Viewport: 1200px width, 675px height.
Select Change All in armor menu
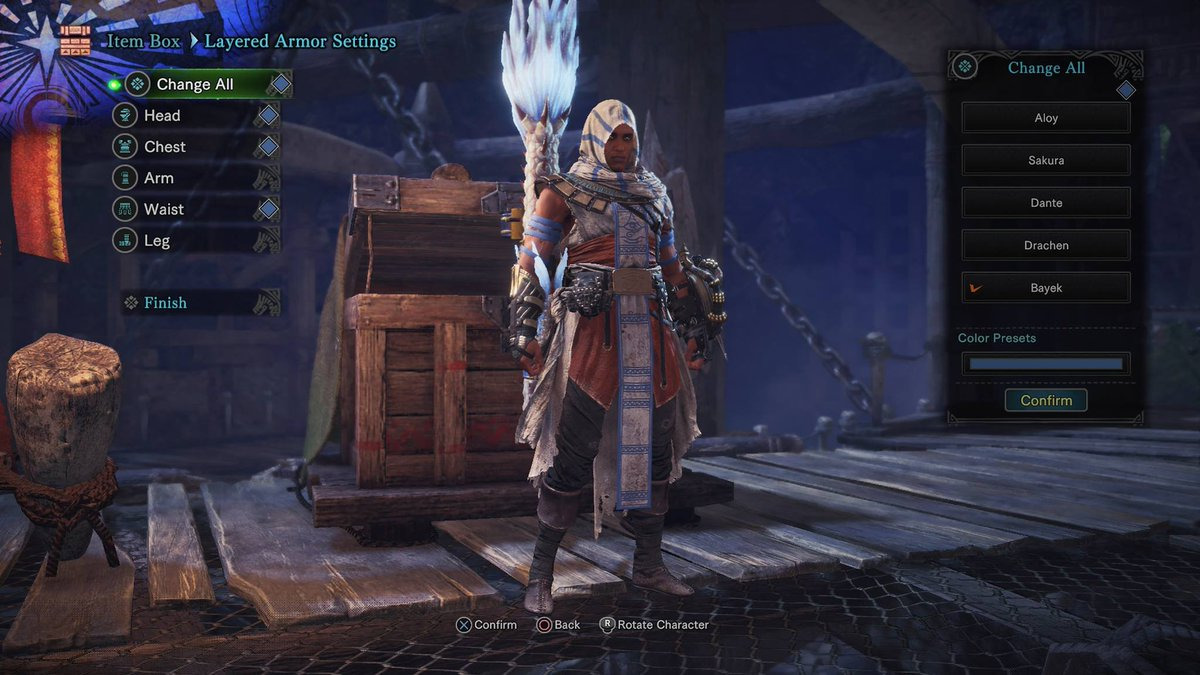195,85
